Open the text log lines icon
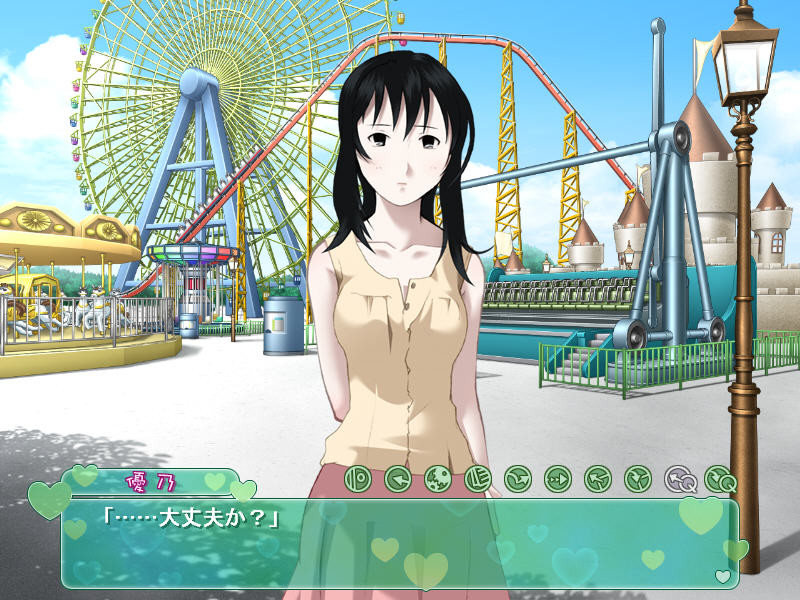The image size is (800, 600). 477,479
